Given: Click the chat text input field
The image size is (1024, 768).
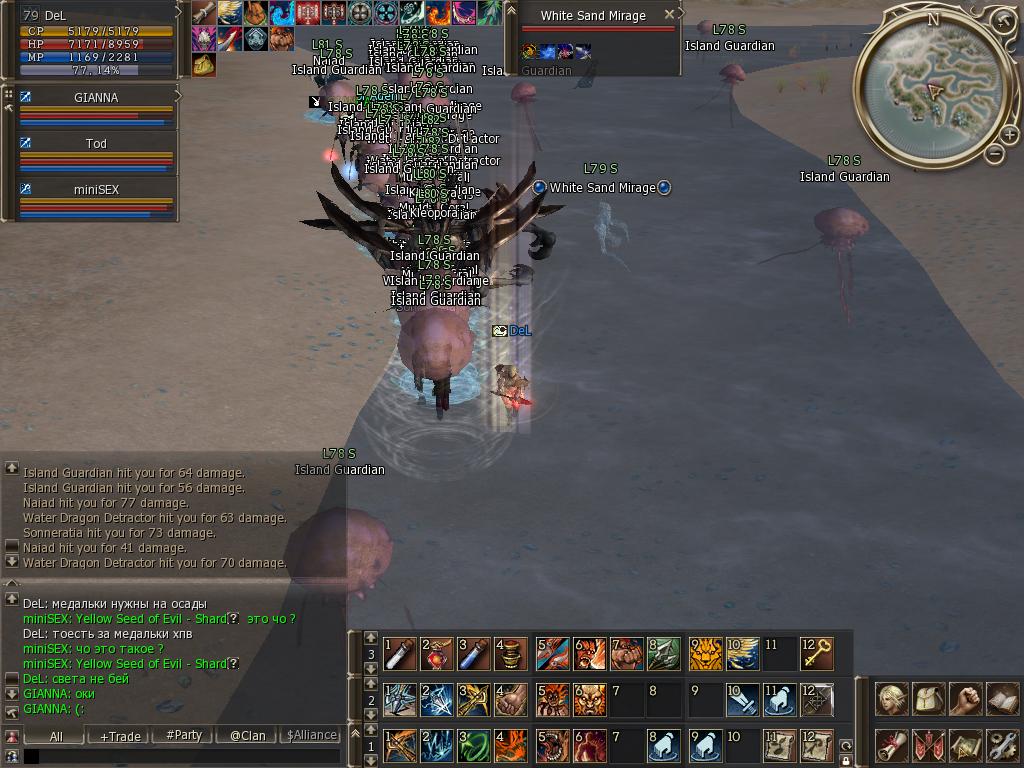Looking at the screenshot, I should point(180,757).
